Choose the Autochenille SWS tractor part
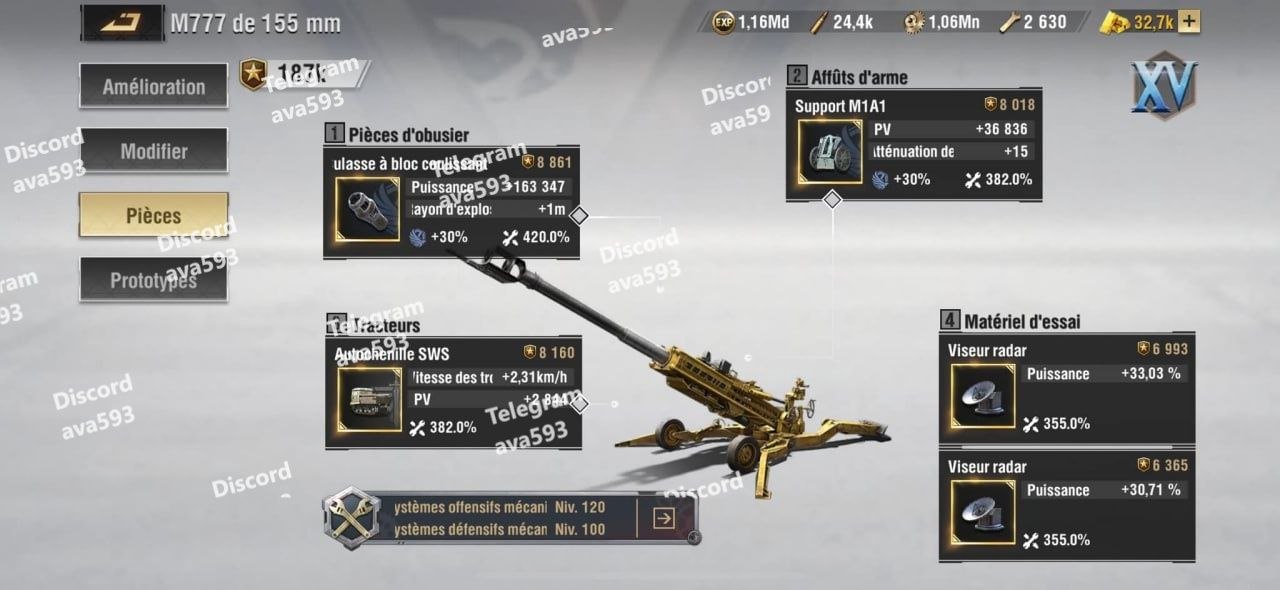Viewport: 1280px width, 590px height. (368, 400)
